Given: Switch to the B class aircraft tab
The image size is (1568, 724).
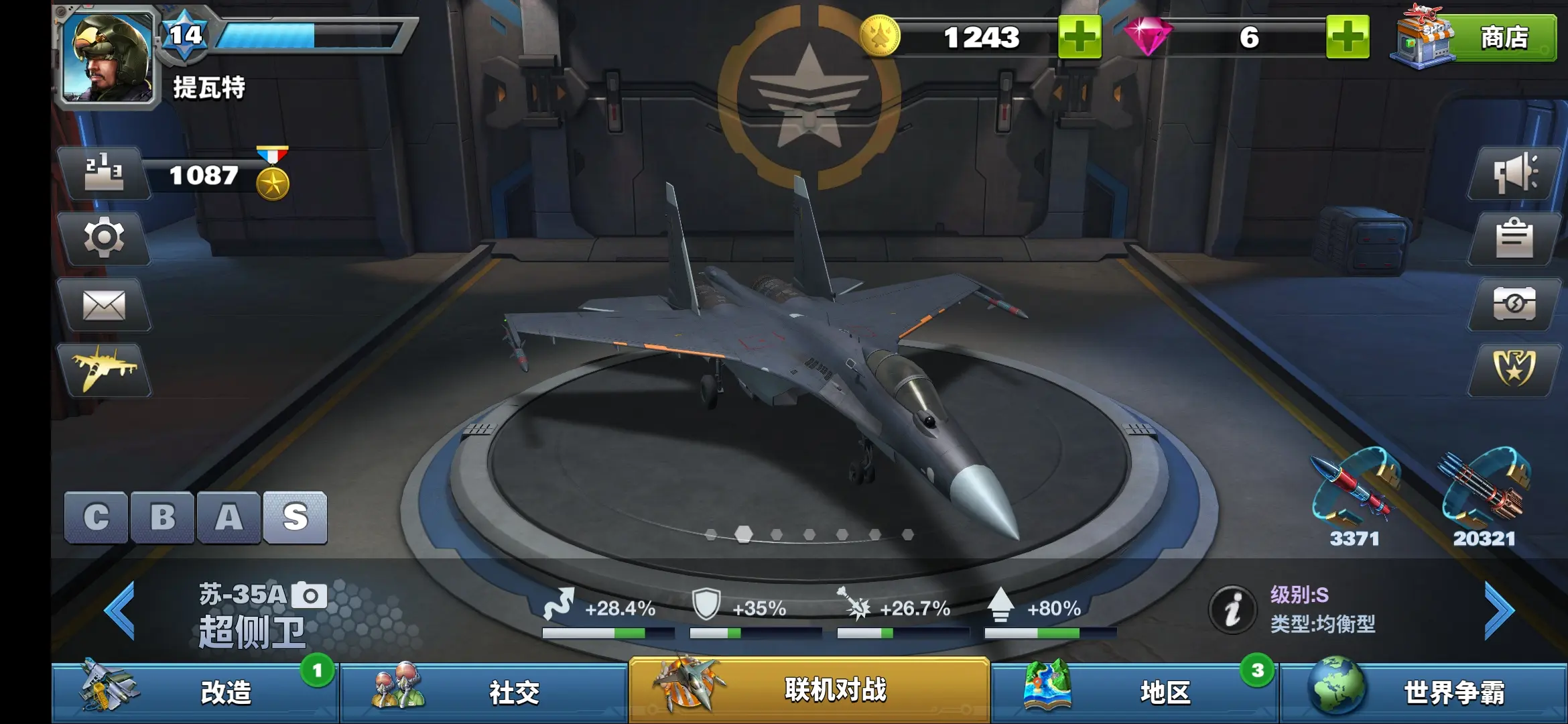Looking at the screenshot, I should (162, 517).
